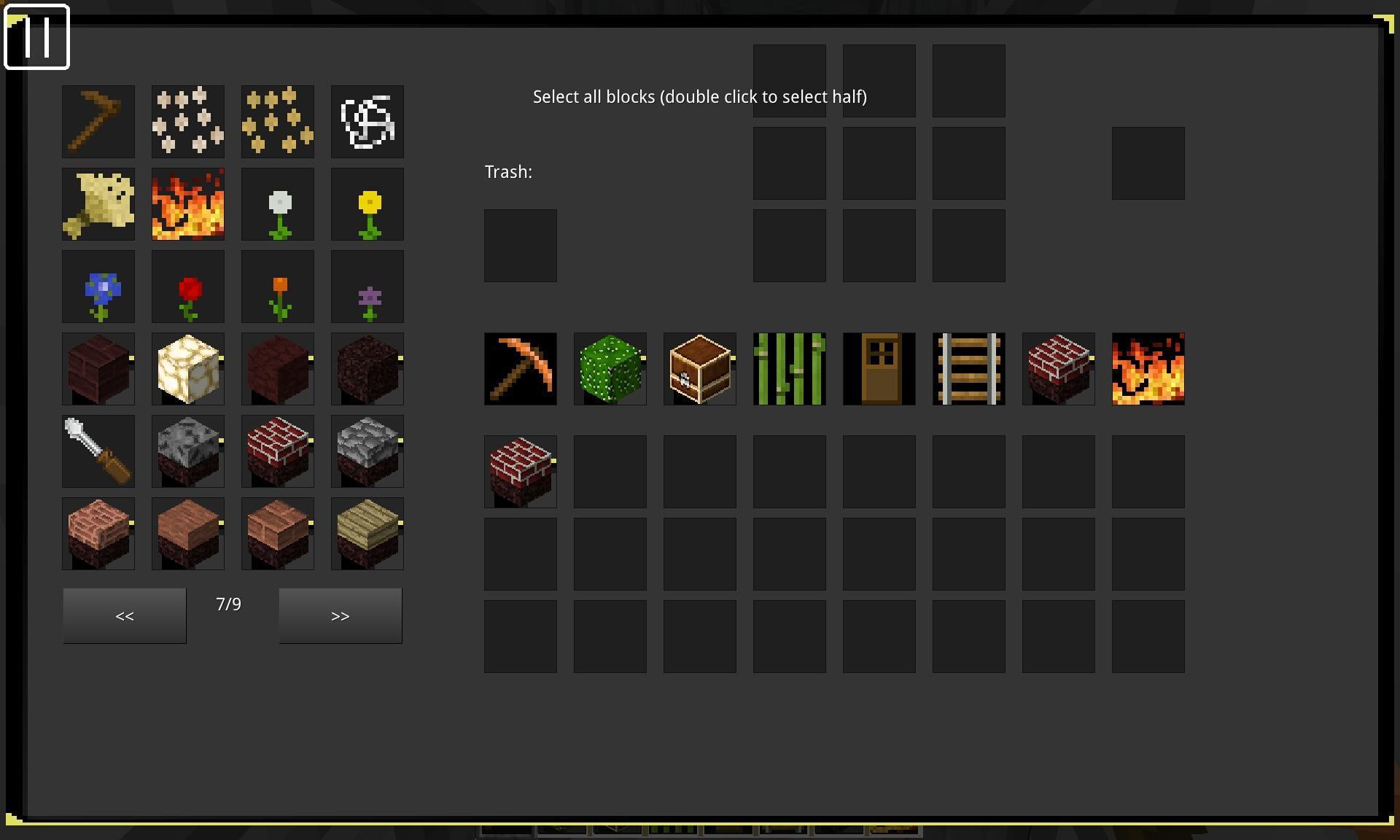The image size is (1400, 840).
Task: Select the fire block item
Action: pyautogui.click(x=188, y=204)
